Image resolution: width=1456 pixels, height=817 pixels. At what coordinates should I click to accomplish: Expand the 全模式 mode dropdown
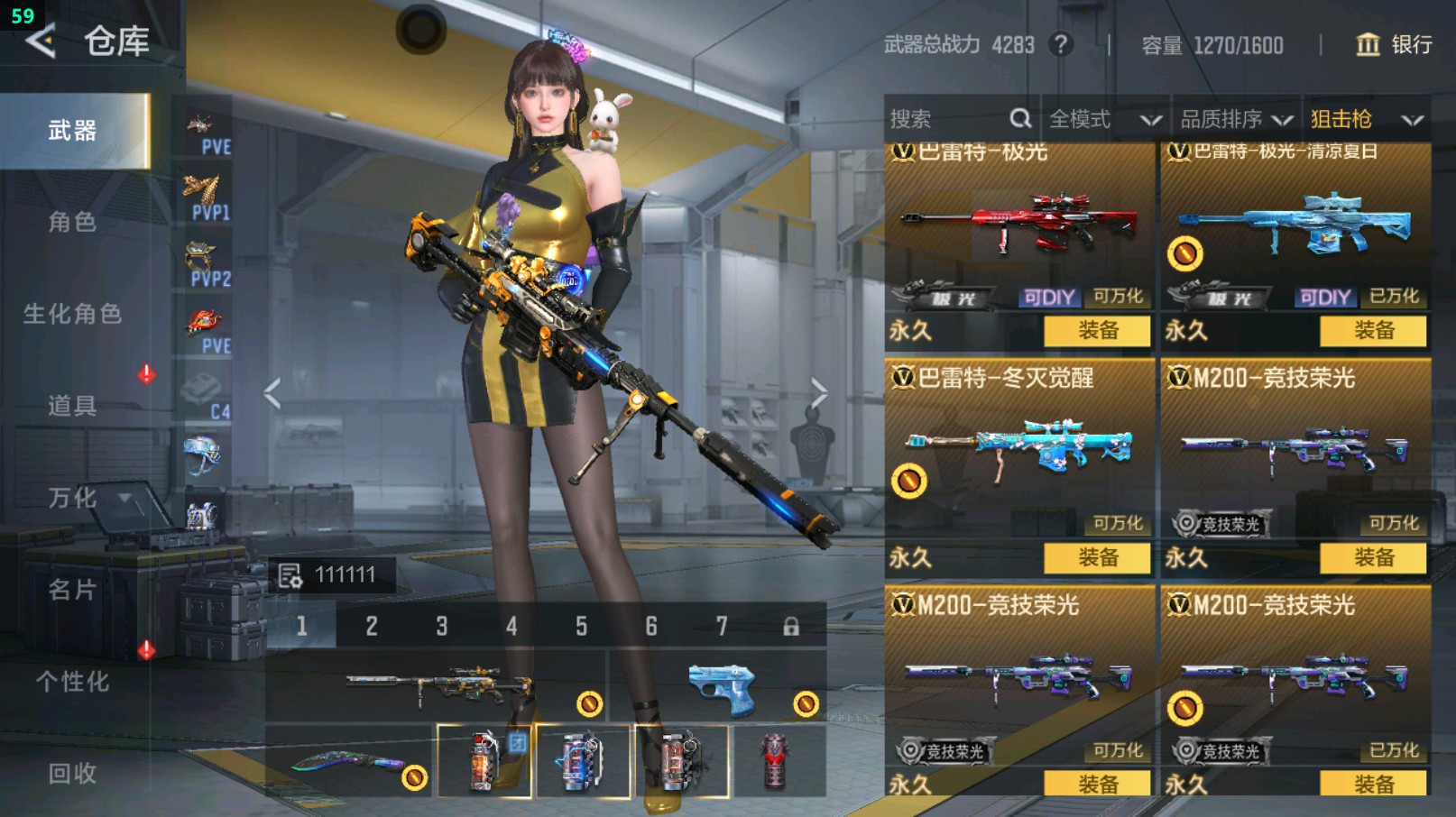click(x=1103, y=119)
